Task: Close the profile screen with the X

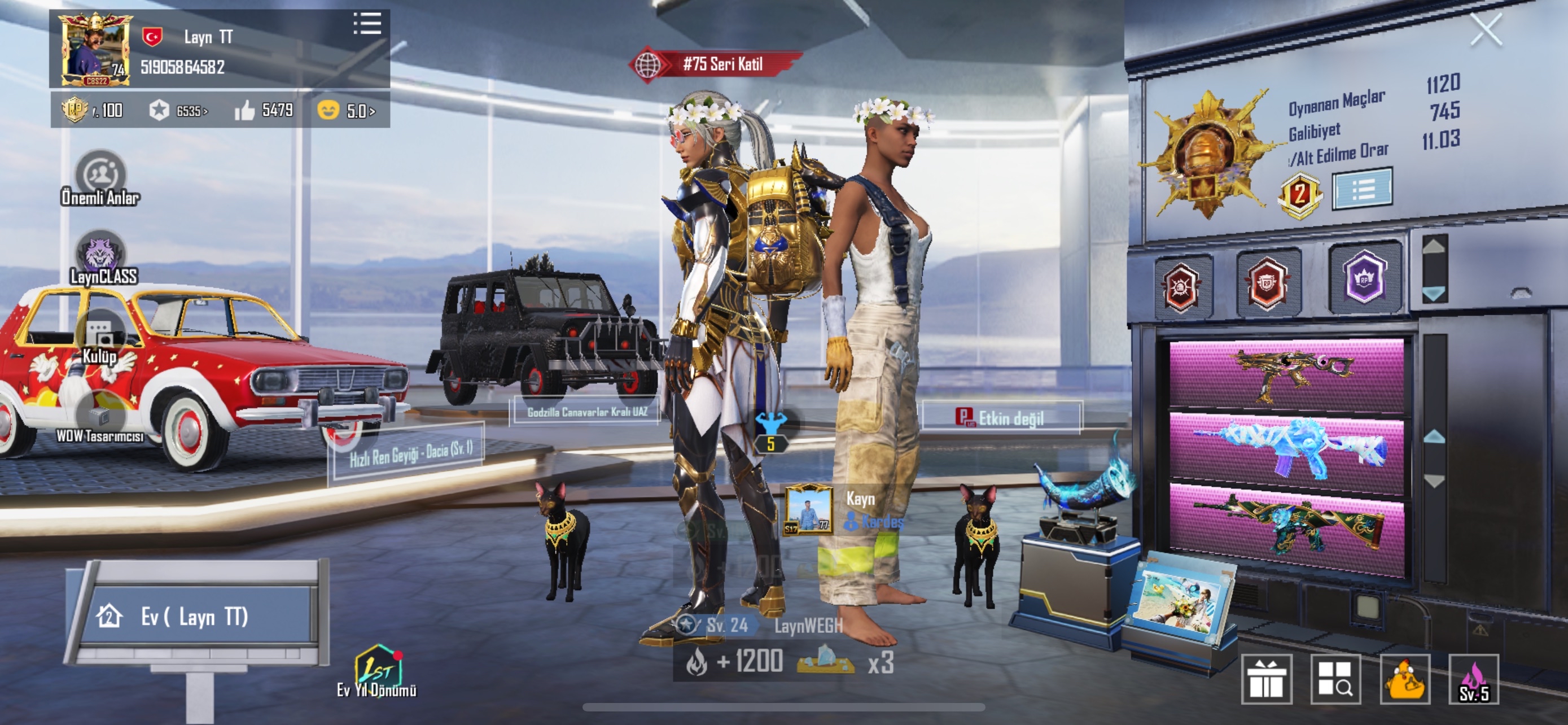Action: point(1485,30)
